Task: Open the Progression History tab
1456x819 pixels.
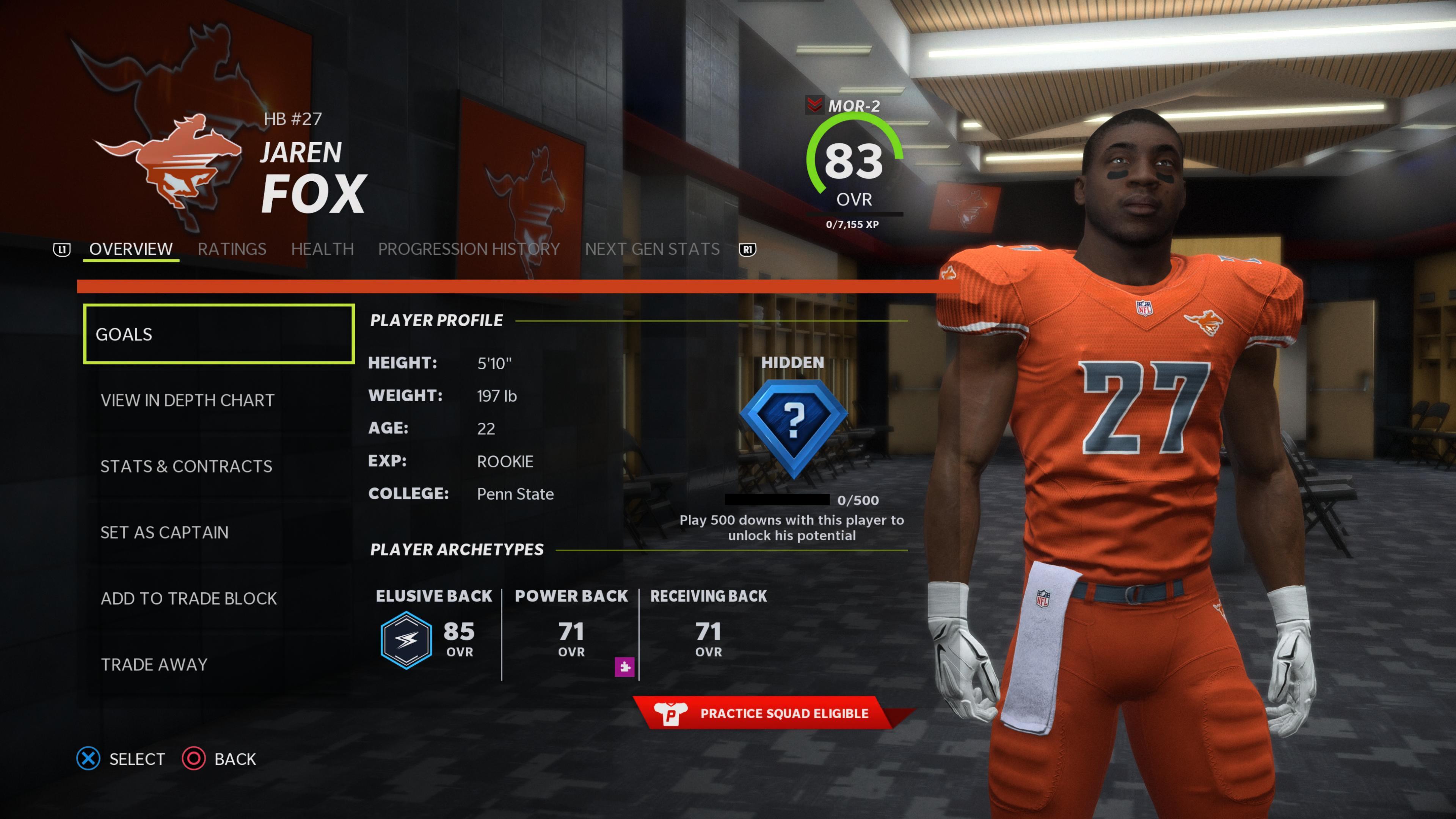Action: 469,249
